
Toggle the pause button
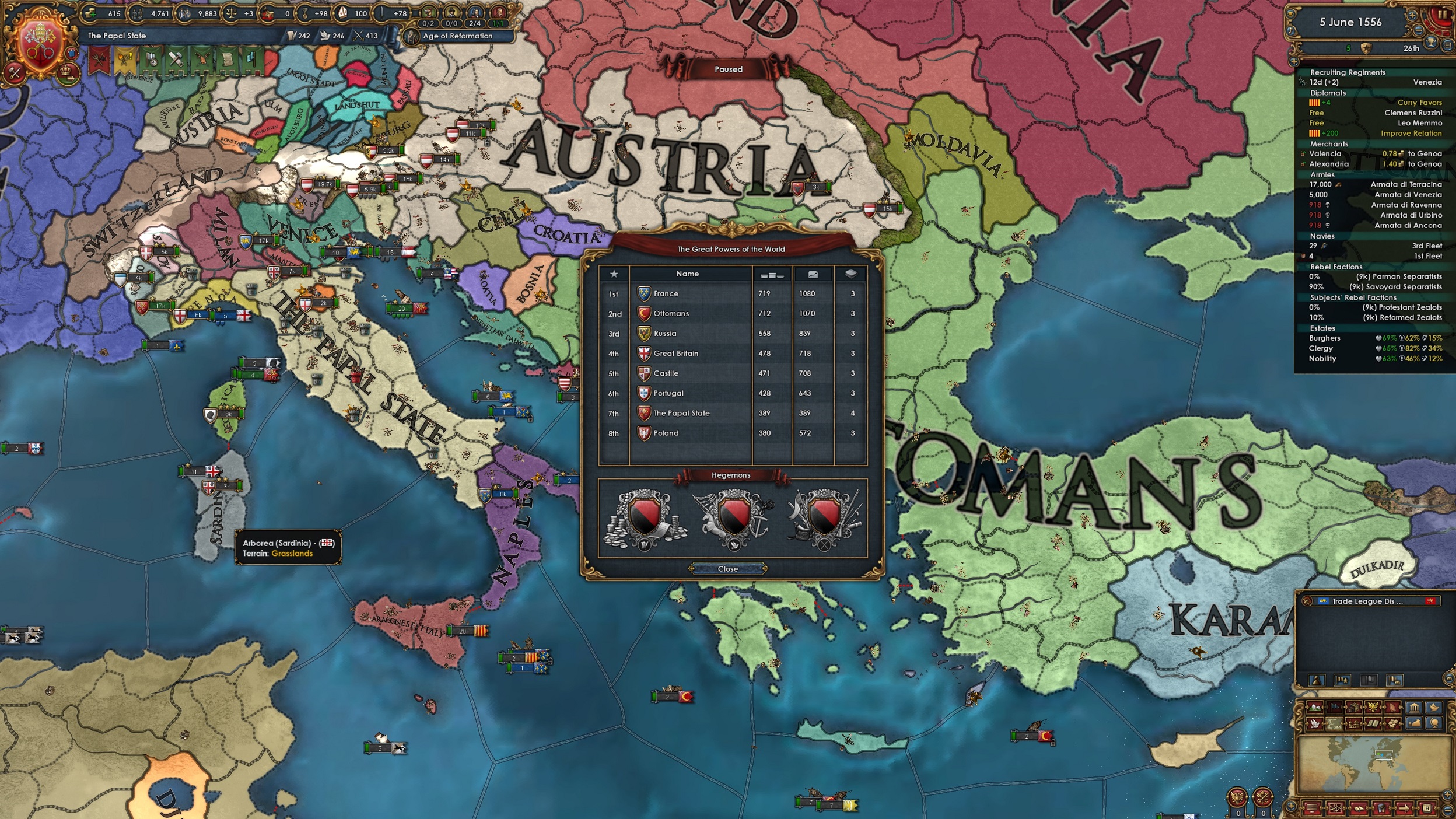[1442, 14]
